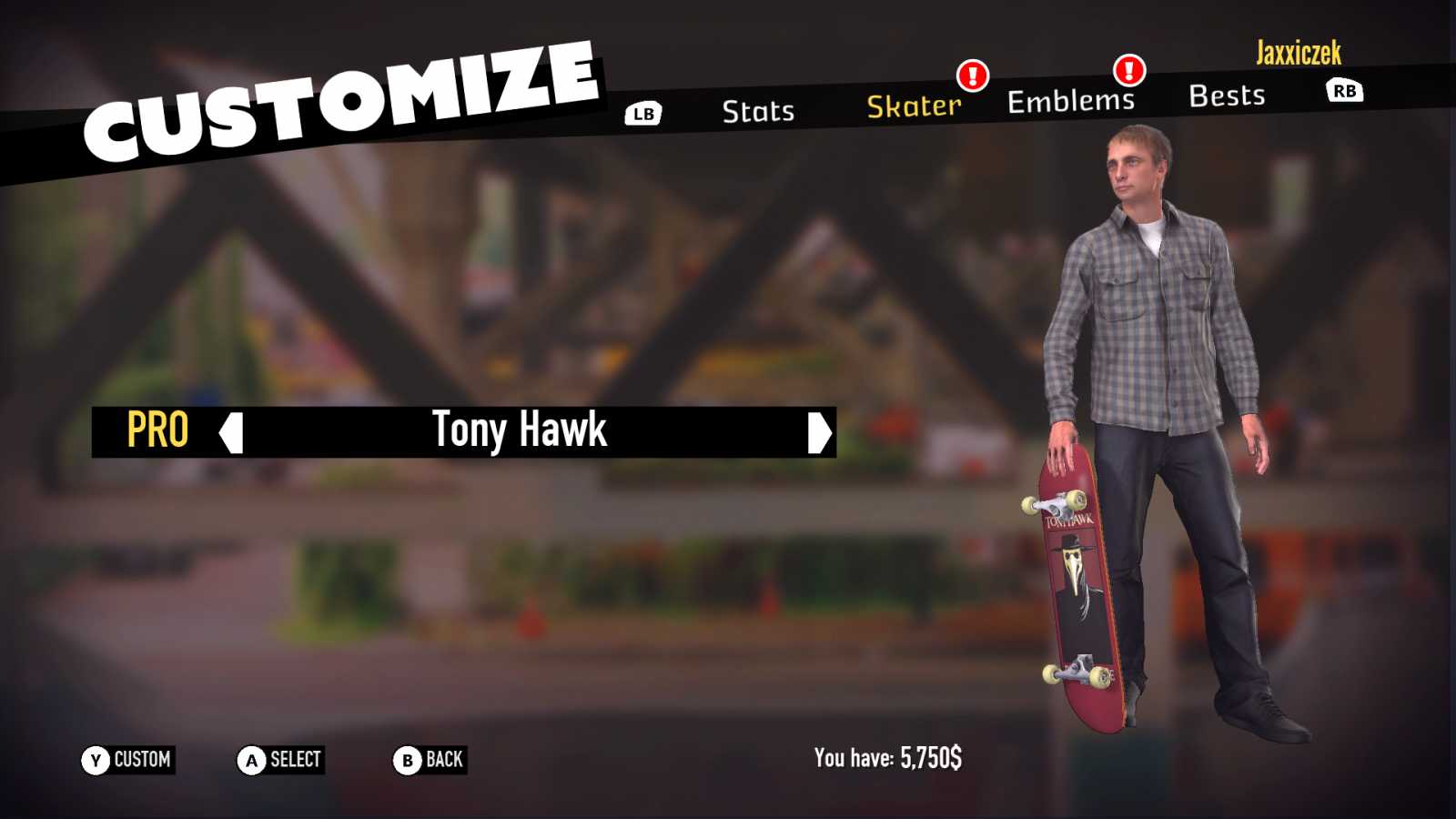Open the Bests section

tap(1228, 96)
